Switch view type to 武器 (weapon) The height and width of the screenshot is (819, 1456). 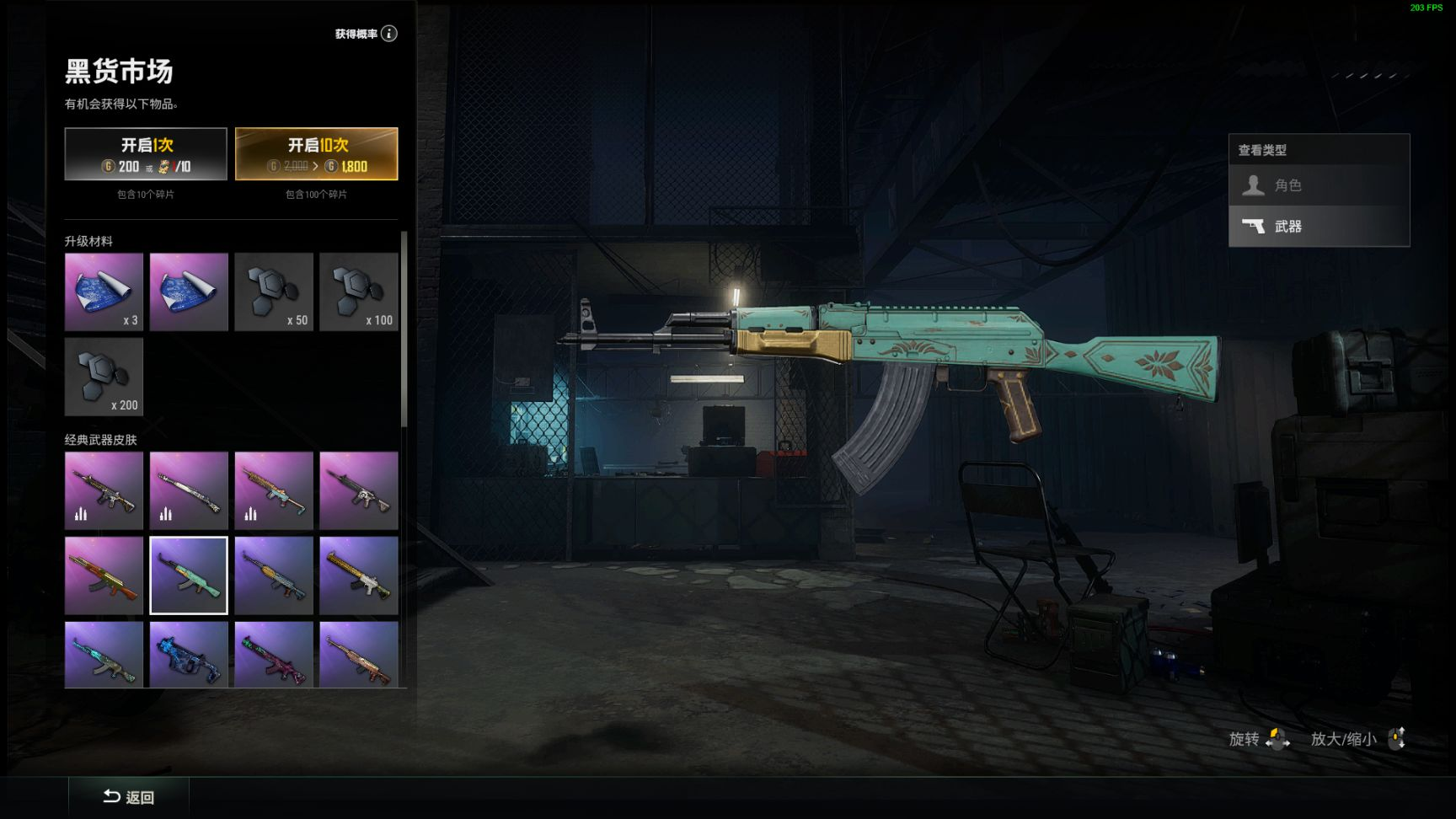[x=1319, y=226]
